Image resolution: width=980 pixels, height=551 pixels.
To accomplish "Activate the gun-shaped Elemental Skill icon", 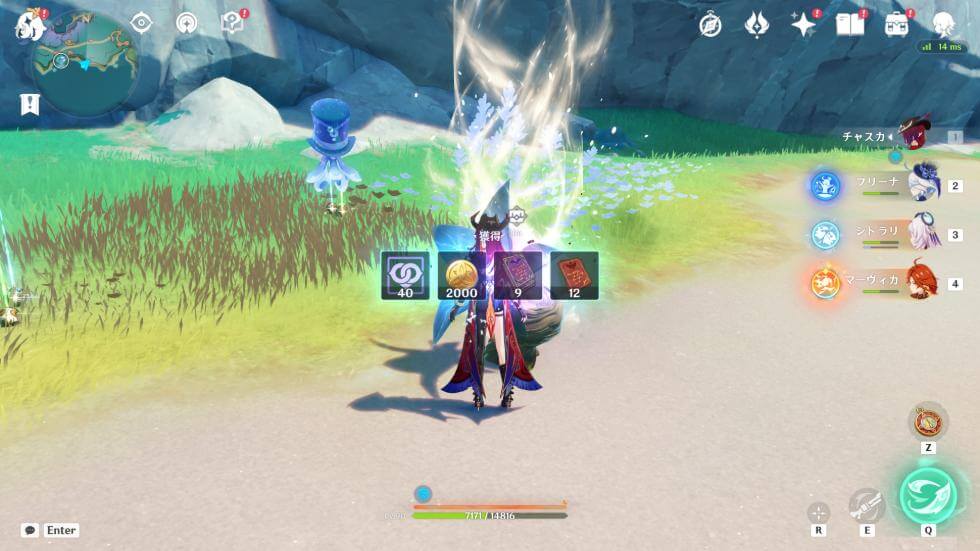I will coord(866,506).
